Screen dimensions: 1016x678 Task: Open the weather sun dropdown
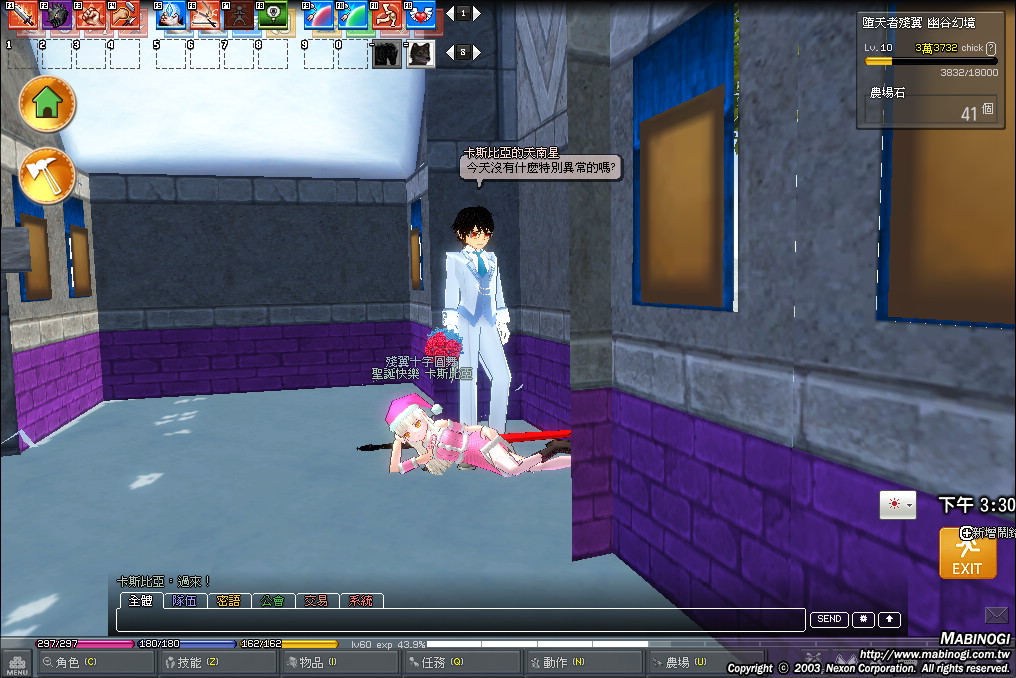(x=896, y=505)
